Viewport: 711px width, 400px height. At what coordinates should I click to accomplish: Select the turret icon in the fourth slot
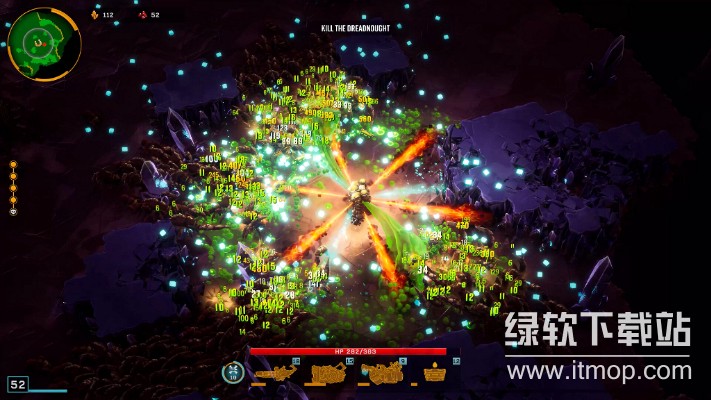click(x=434, y=373)
